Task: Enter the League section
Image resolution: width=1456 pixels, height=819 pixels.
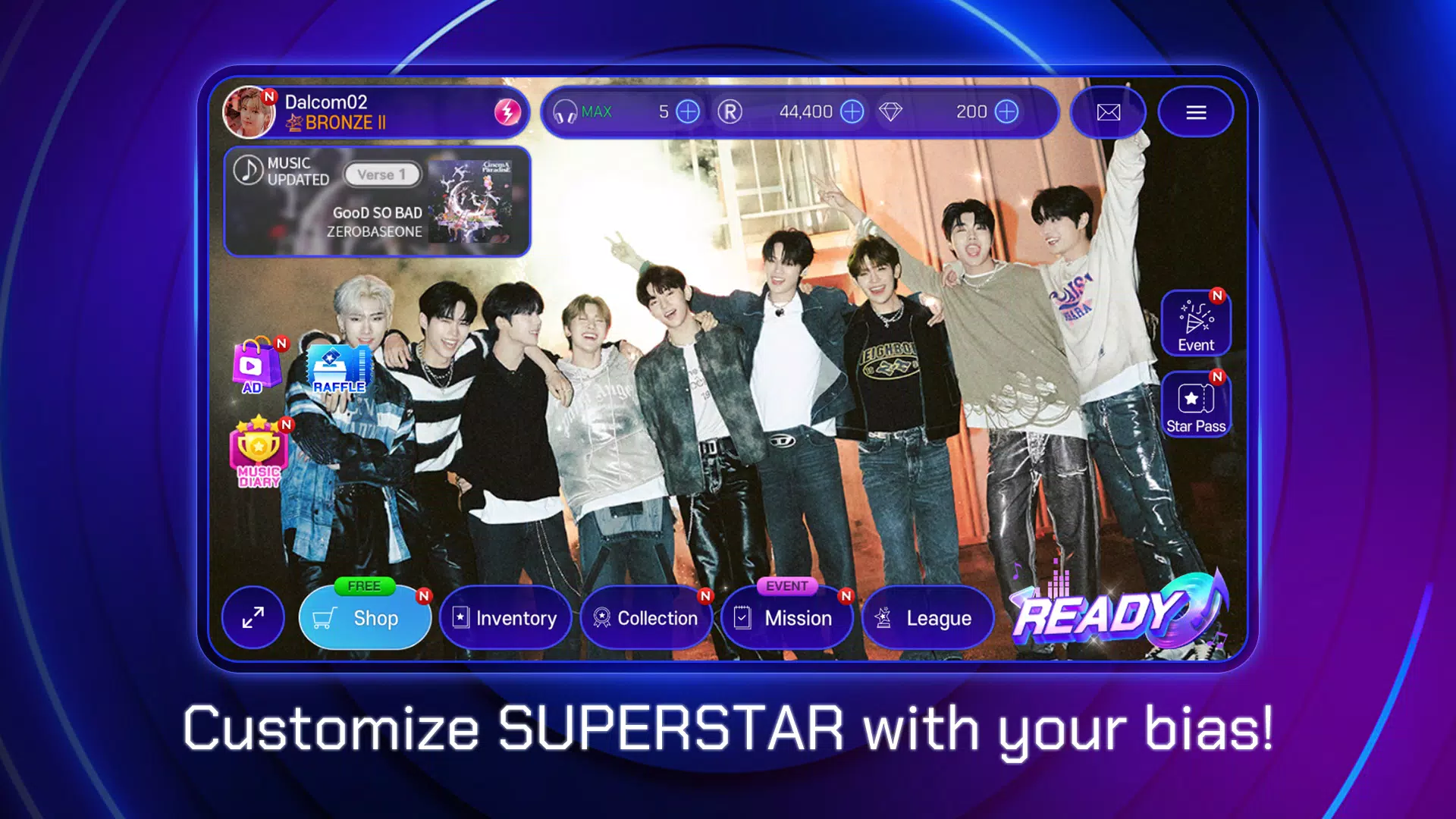Action: (927, 618)
